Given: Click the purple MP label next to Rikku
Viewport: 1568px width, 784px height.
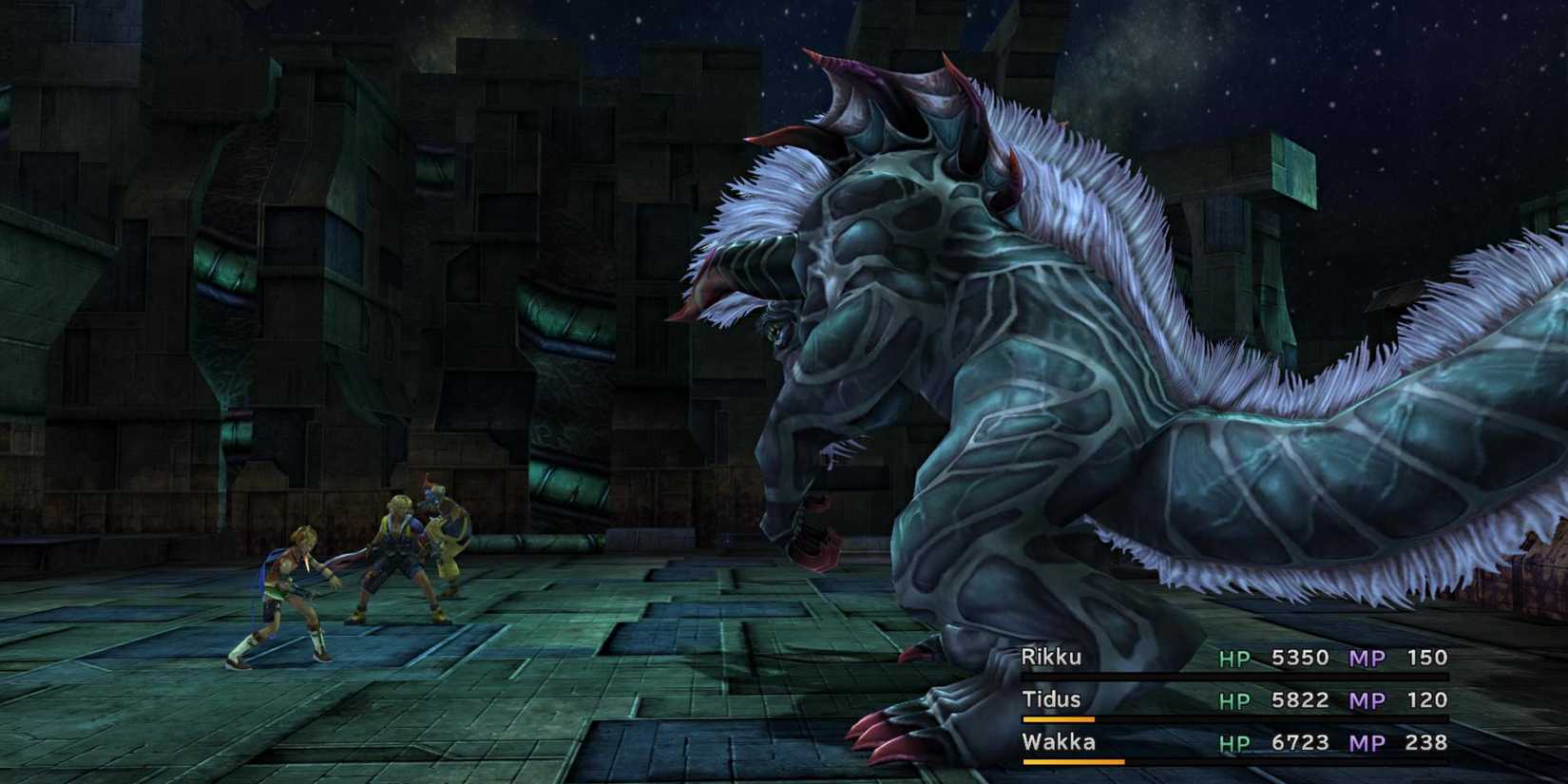Looking at the screenshot, I should coord(1369,657).
